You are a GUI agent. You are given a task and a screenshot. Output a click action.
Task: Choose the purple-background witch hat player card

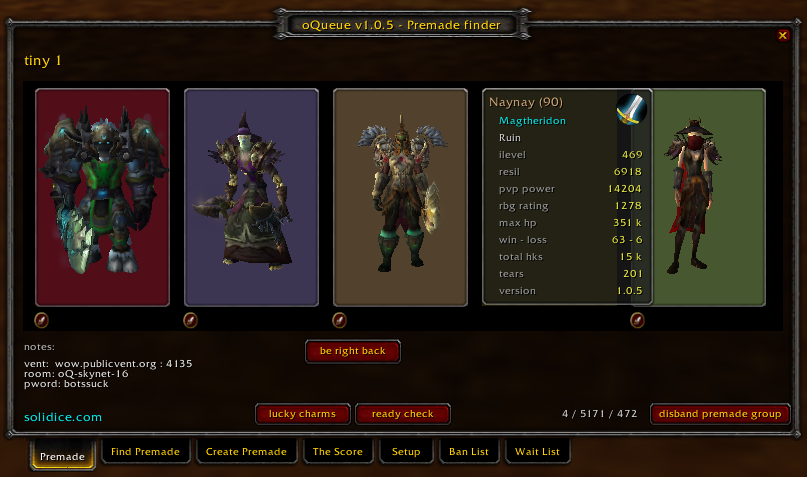pos(251,197)
